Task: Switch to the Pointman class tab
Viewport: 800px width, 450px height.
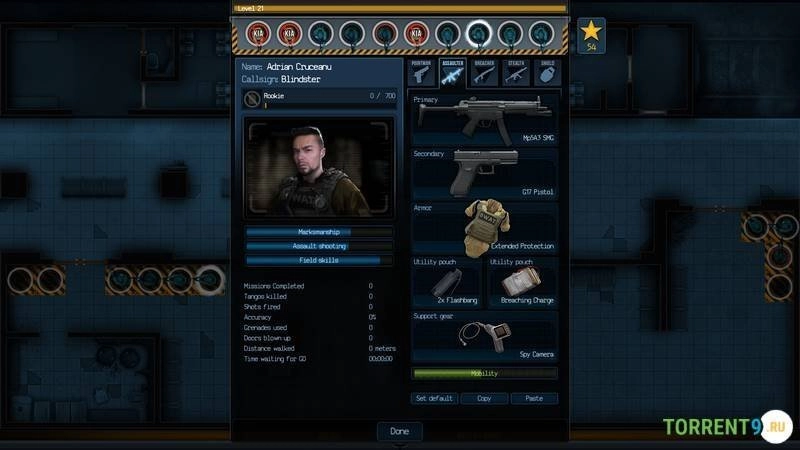Action: click(421, 72)
